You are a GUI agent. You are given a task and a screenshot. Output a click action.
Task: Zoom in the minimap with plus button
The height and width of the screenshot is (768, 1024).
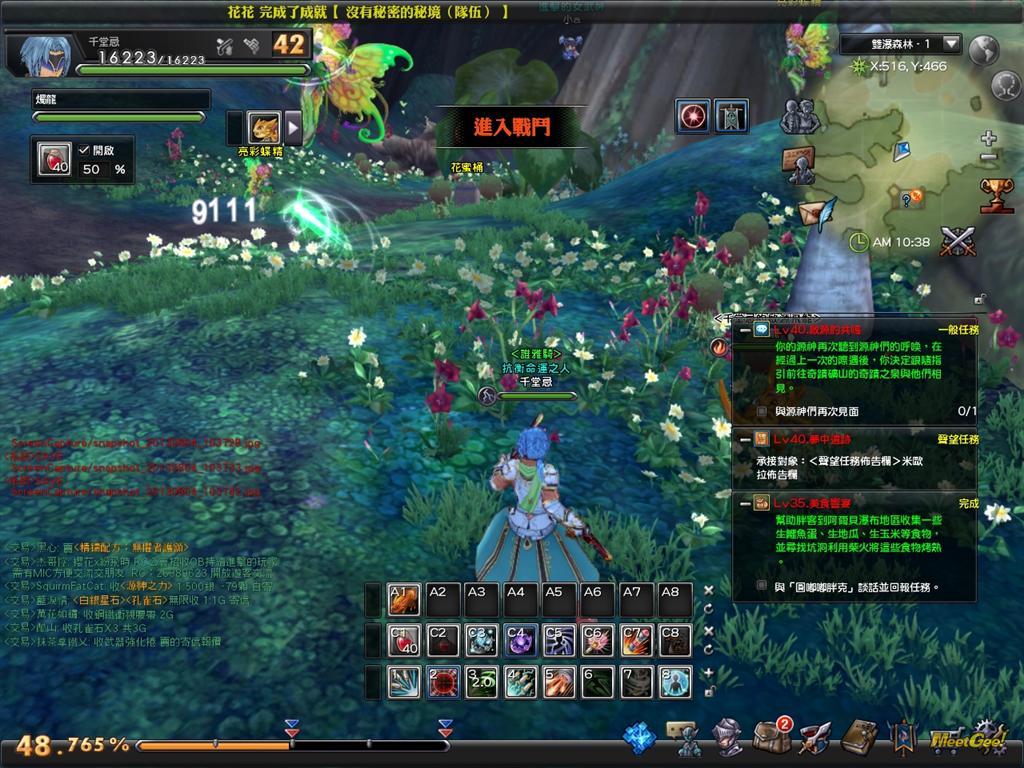click(x=988, y=138)
